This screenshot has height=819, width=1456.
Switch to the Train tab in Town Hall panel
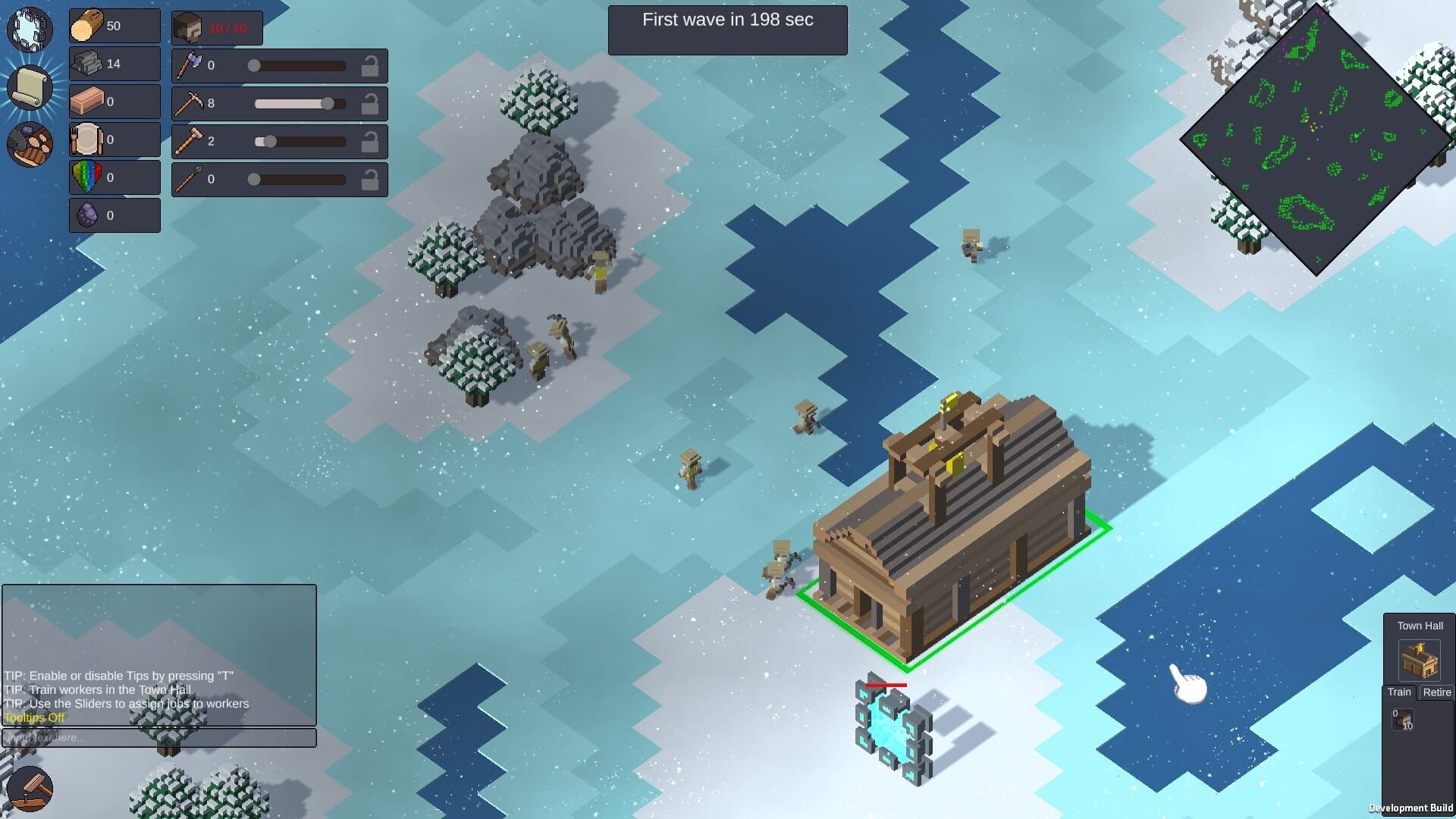tap(1399, 692)
